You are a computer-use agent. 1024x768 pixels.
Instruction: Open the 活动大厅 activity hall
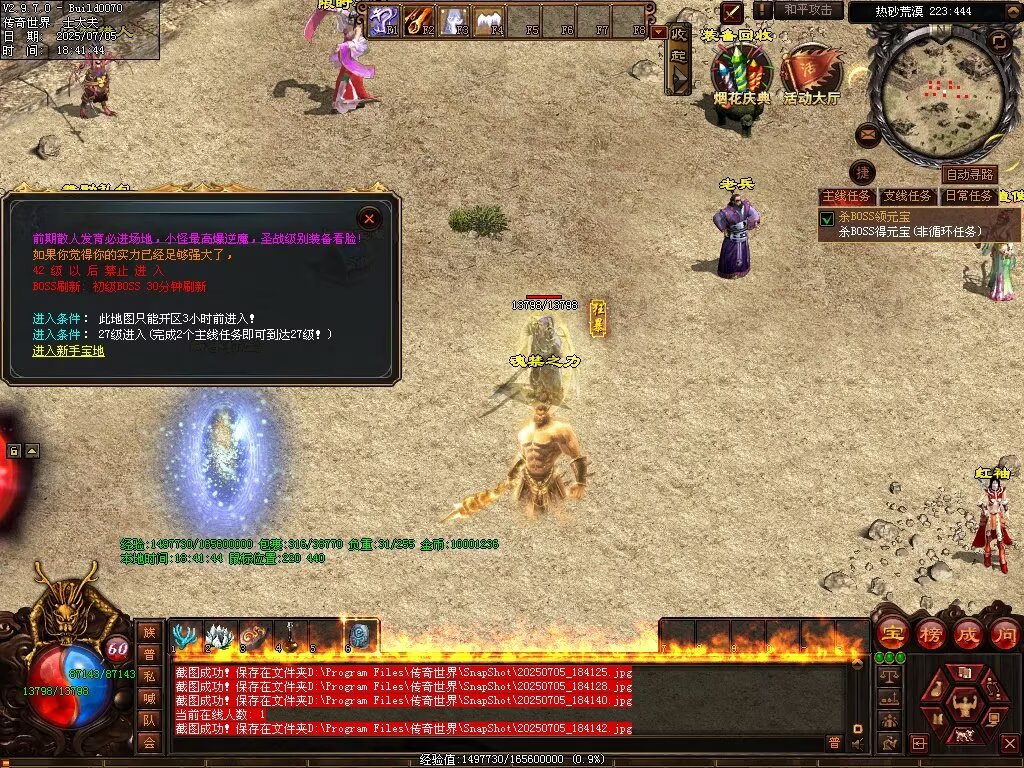[810, 75]
